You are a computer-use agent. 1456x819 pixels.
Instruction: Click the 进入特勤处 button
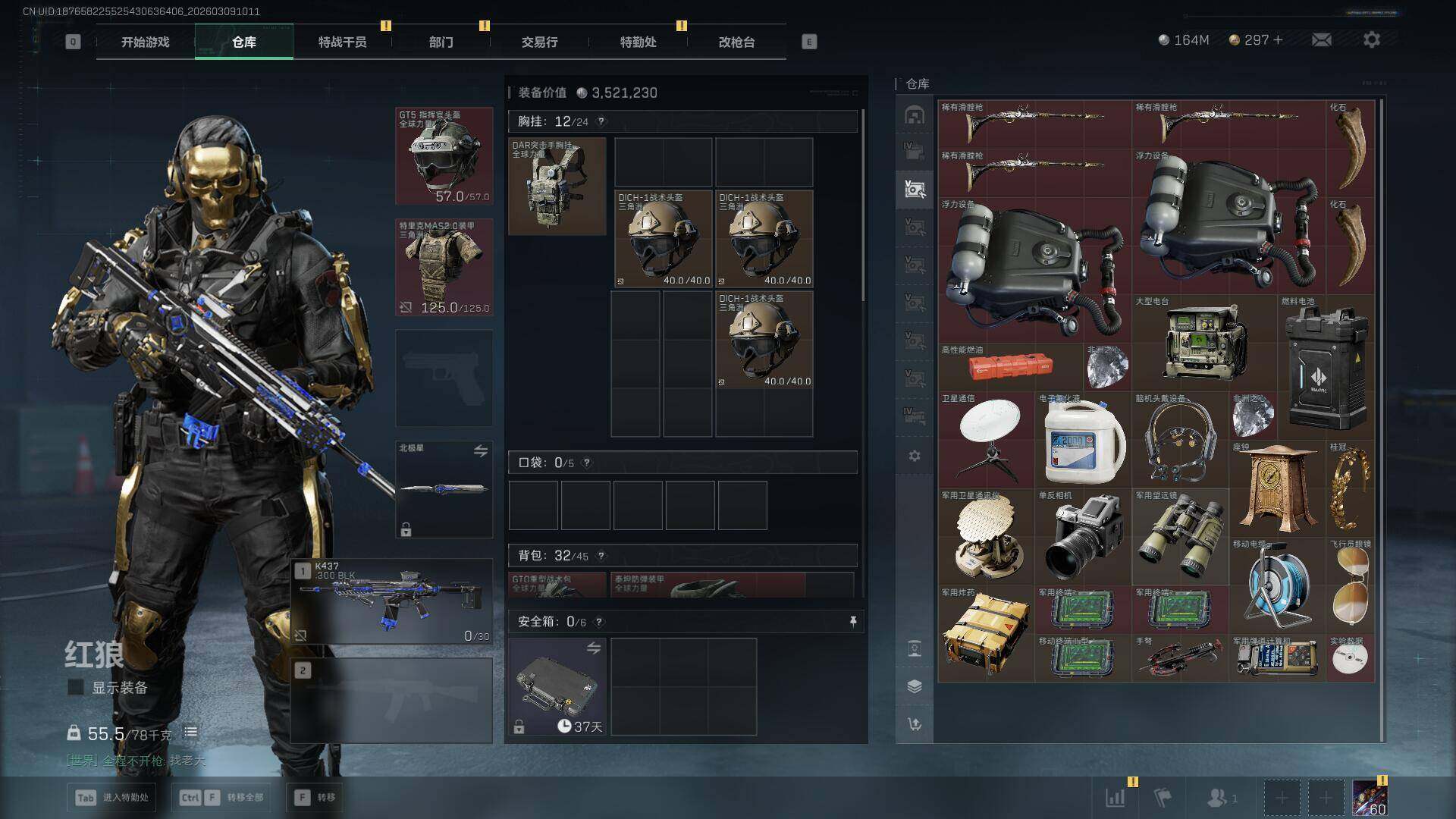pos(112,797)
